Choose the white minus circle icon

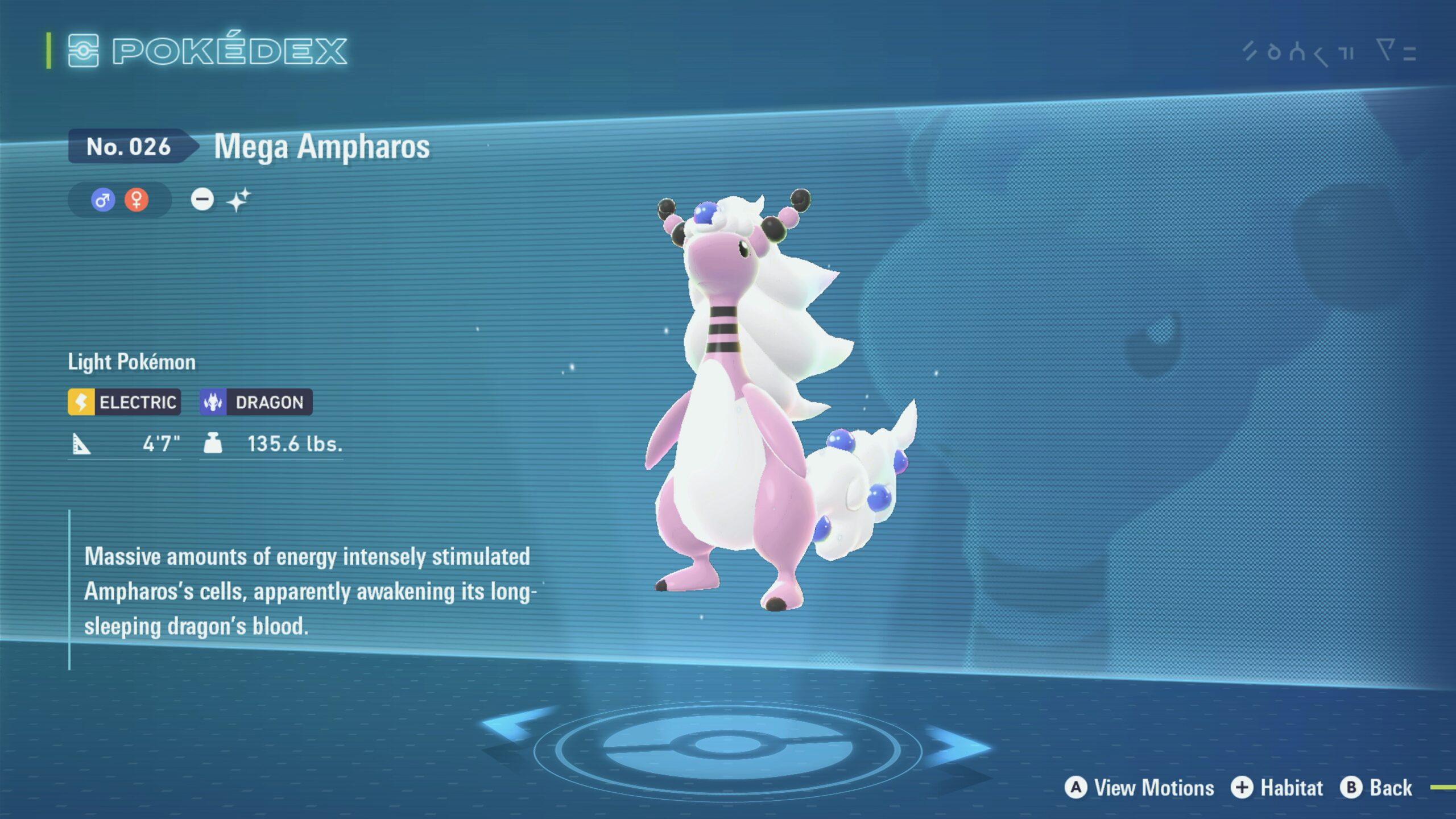202,200
